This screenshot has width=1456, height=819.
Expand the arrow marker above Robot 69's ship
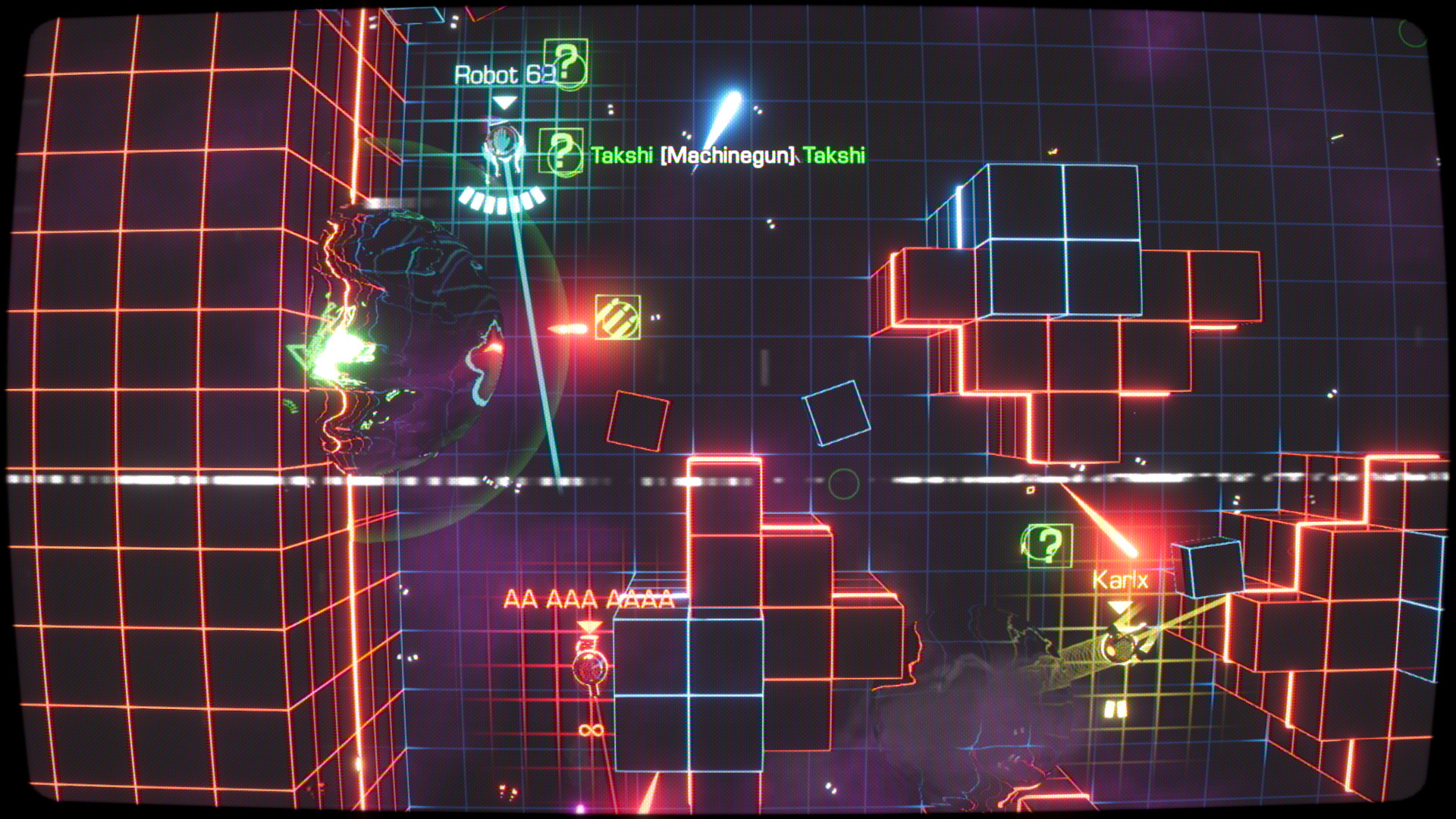[503, 101]
